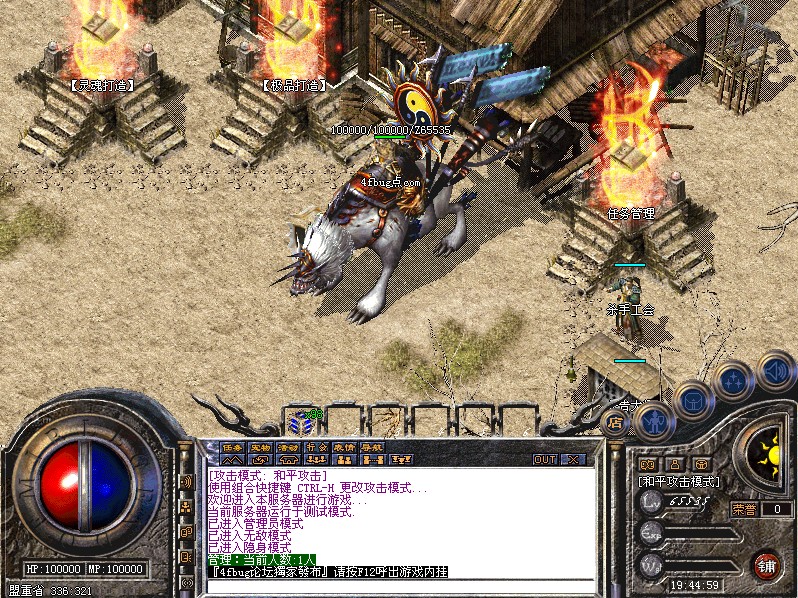This screenshot has height=598, width=798.
Task: Click the 荣誉 honor label button
Action: click(744, 508)
